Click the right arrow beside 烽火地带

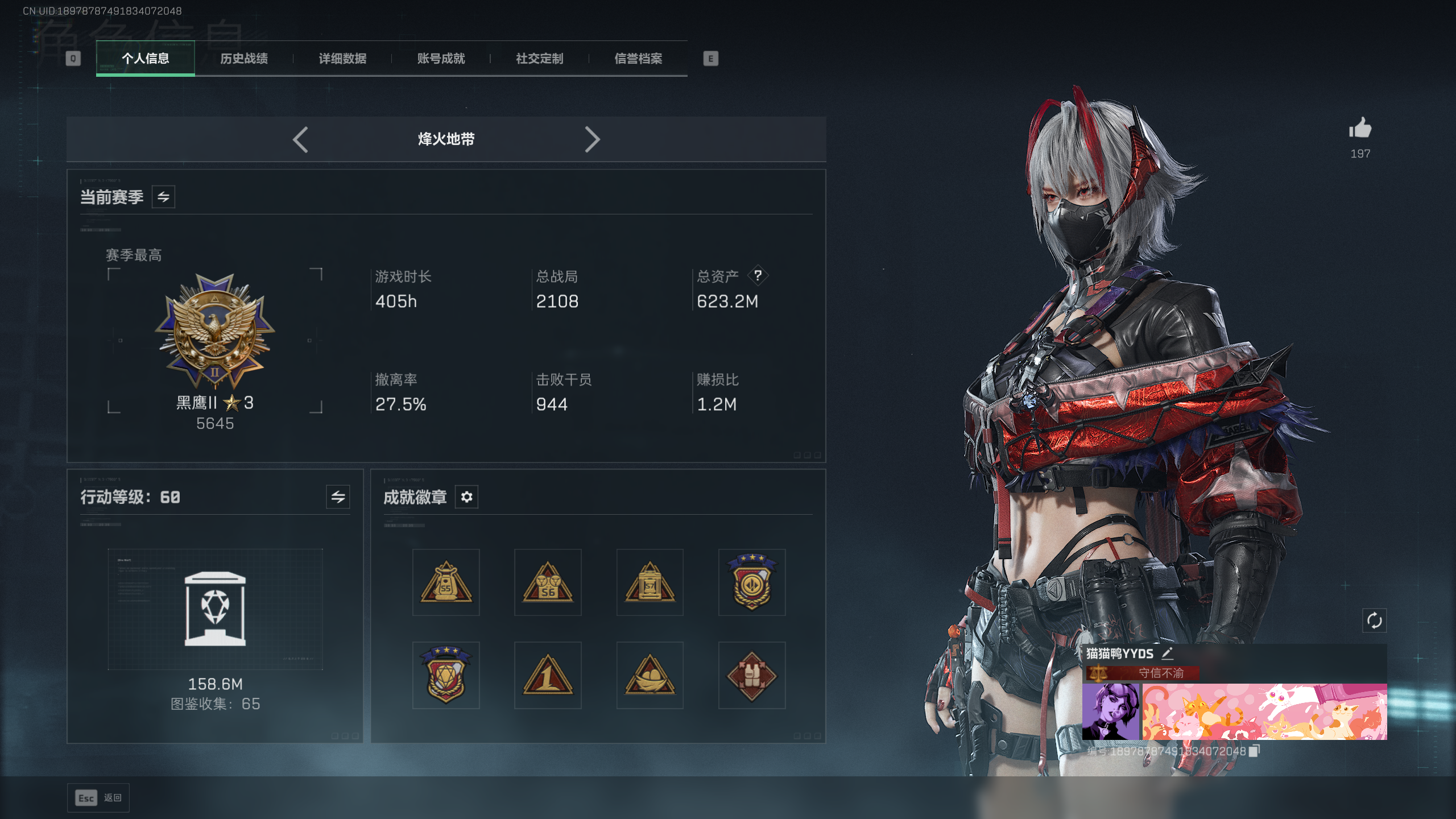592,139
